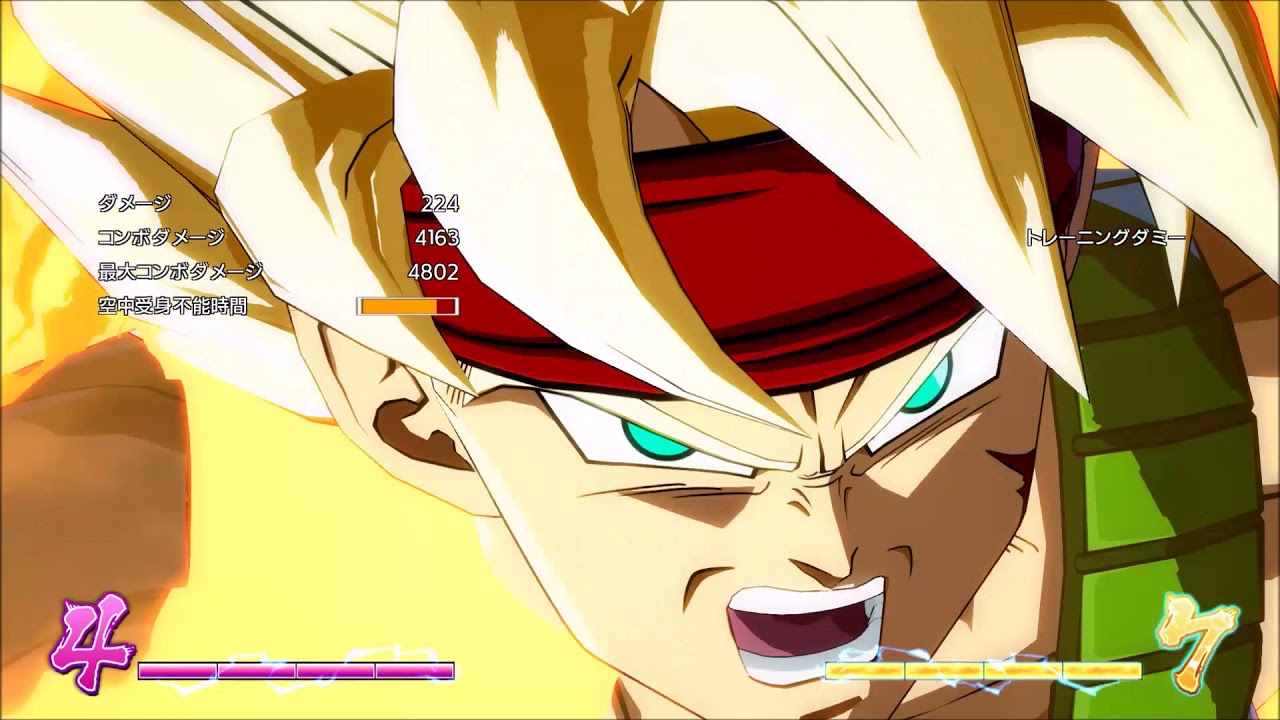Select the glowing Ki gauge number 7 icon
Image resolution: width=1280 pixels, height=720 pixels.
point(1195,641)
